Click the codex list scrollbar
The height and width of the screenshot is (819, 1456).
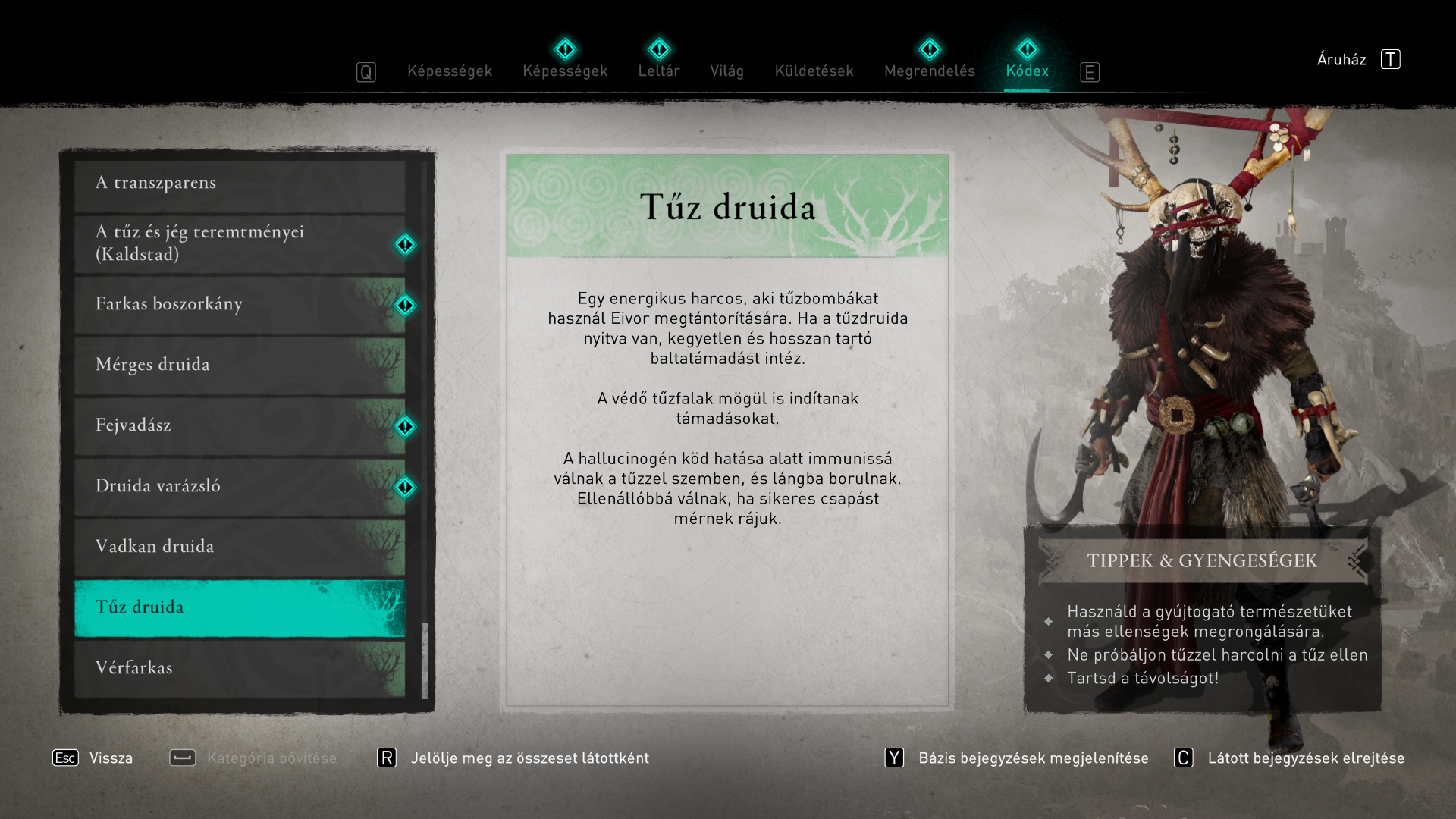pos(425,660)
